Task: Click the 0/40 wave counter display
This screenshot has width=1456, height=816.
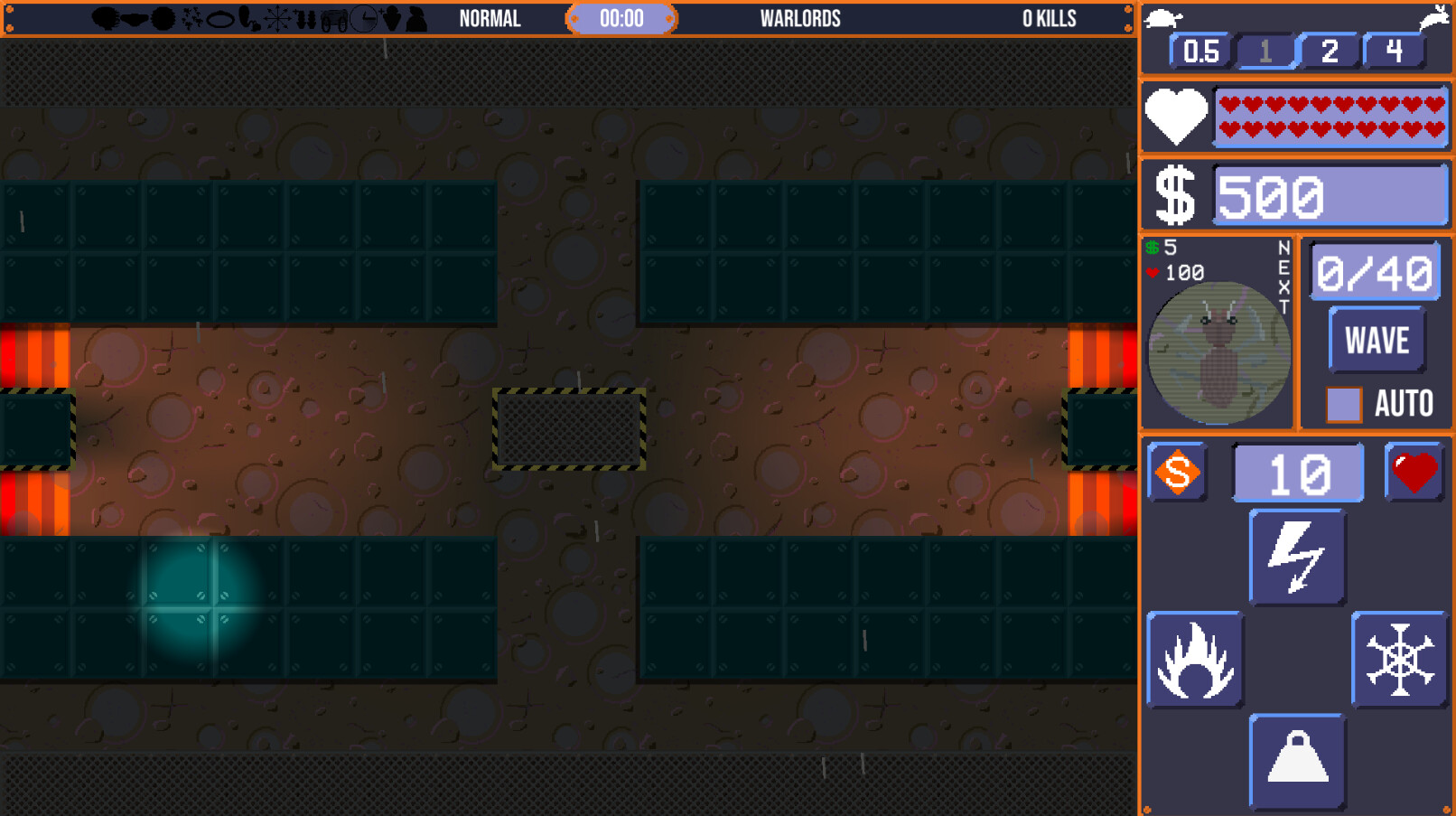Action: (1374, 269)
